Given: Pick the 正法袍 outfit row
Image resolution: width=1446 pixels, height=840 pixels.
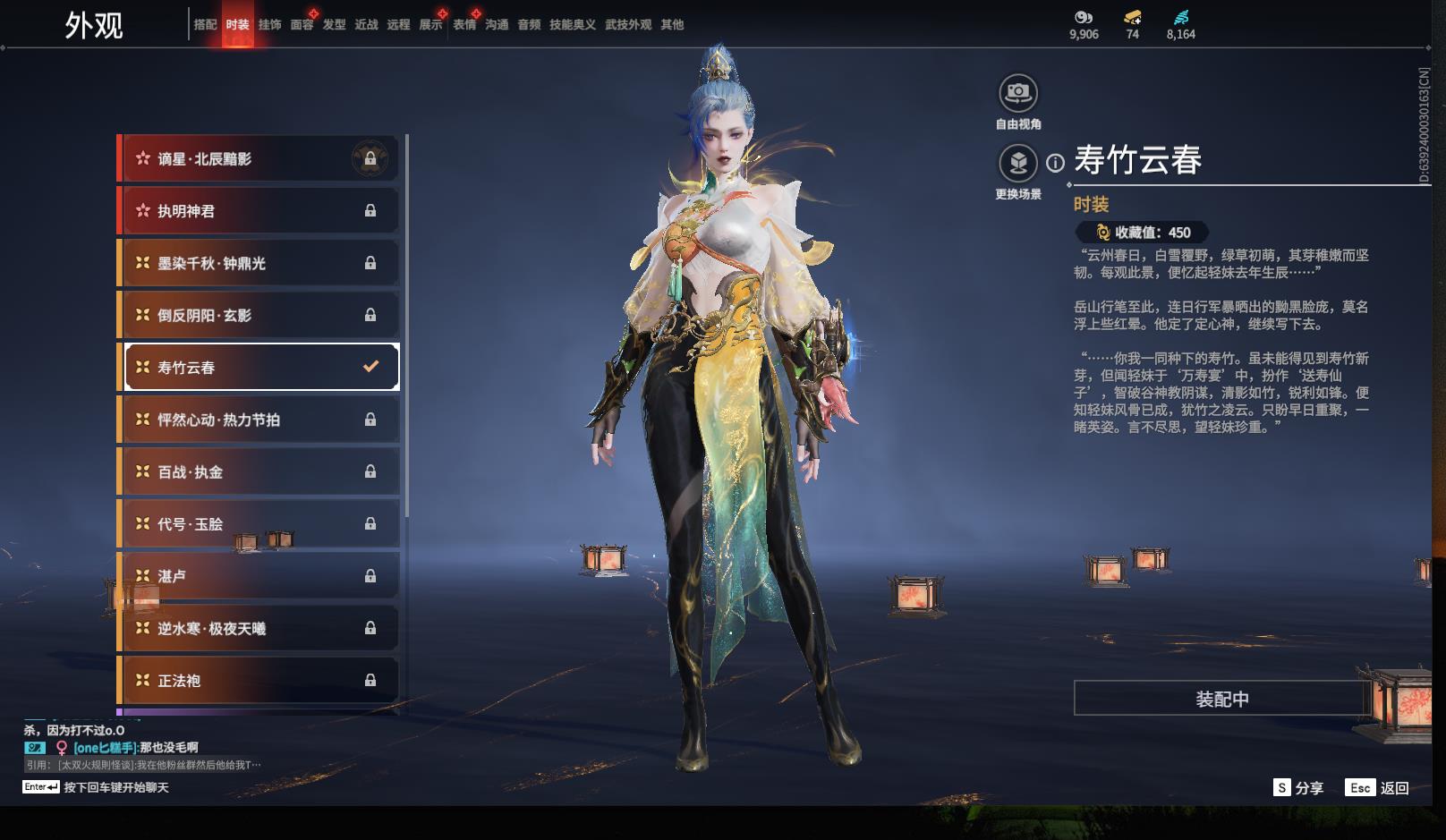Looking at the screenshot, I should coord(259,681).
